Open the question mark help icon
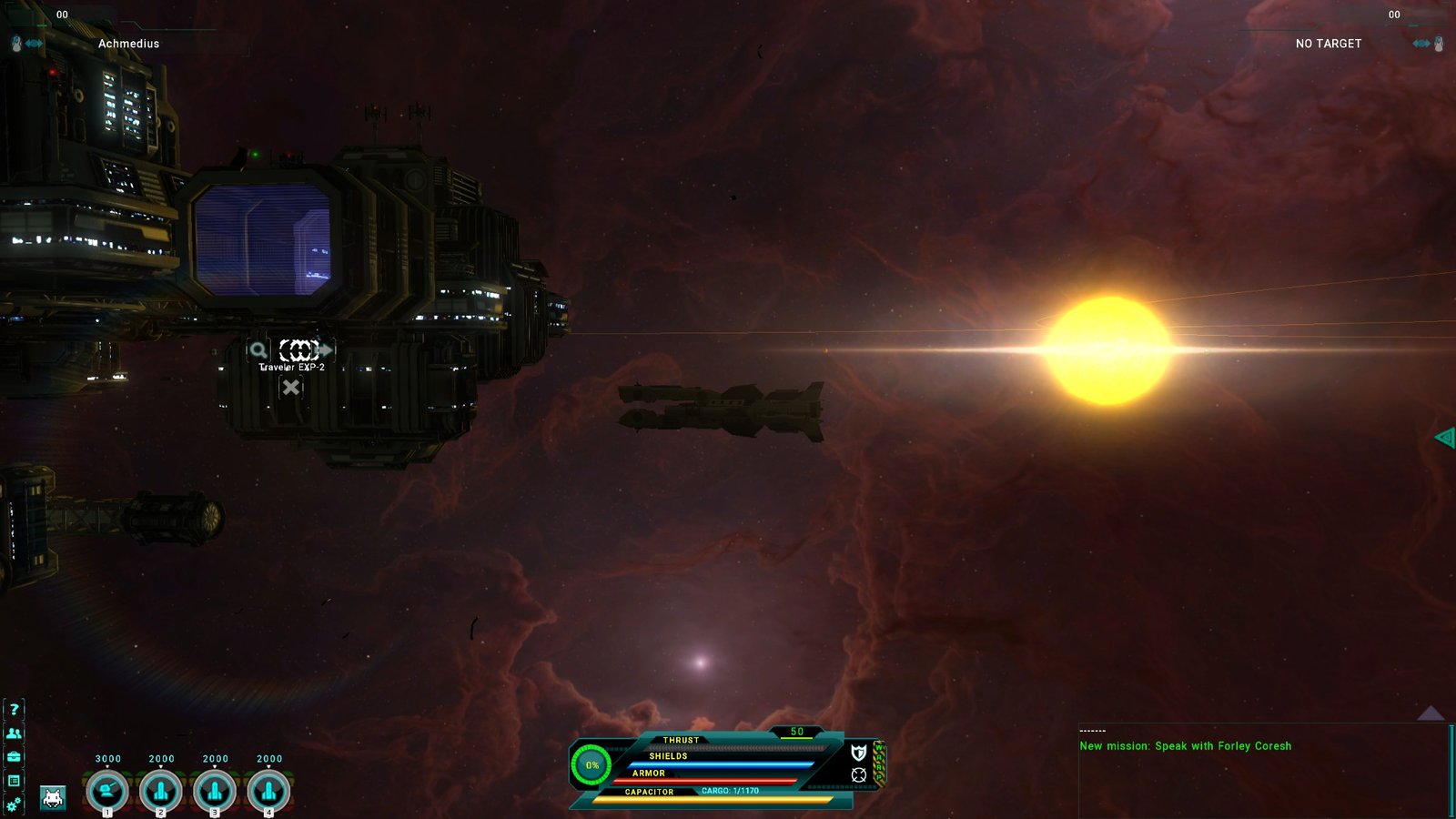 tap(14, 709)
